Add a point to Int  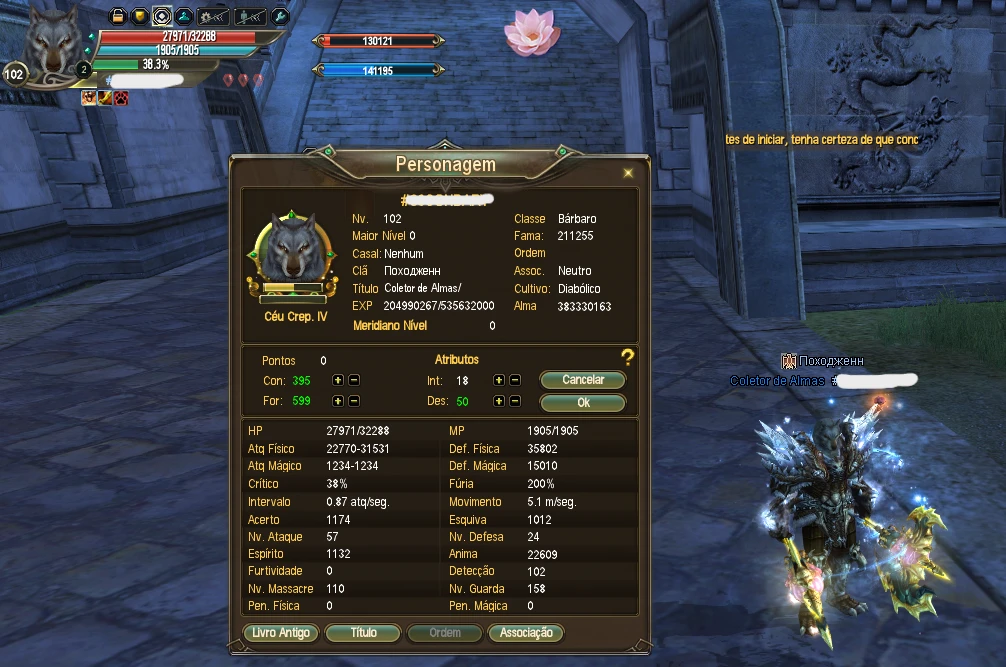[x=499, y=380]
